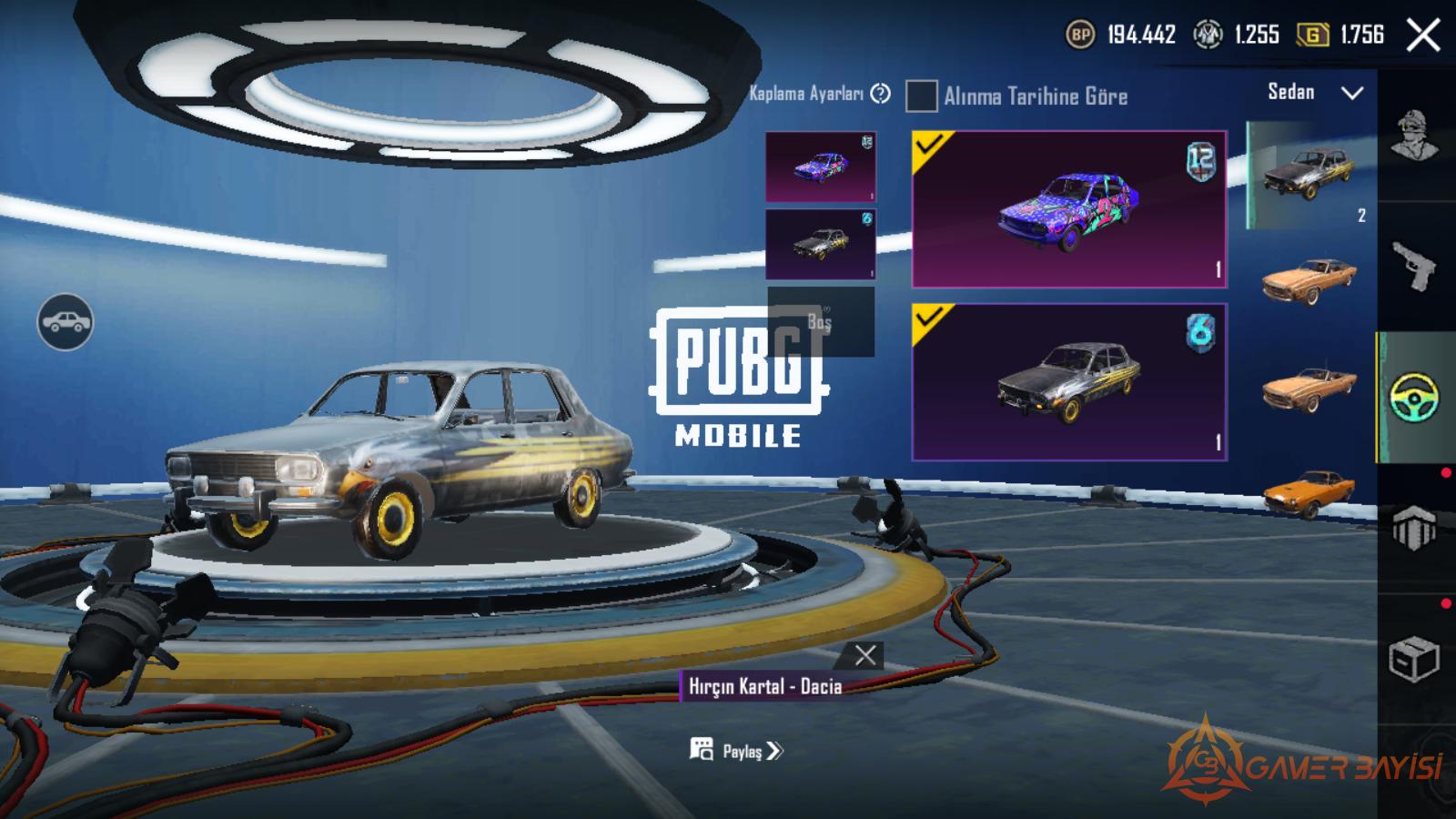Open the striped cube category tab
Image resolution: width=1456 pixels, height=819 pixels.
point(1414,528)
